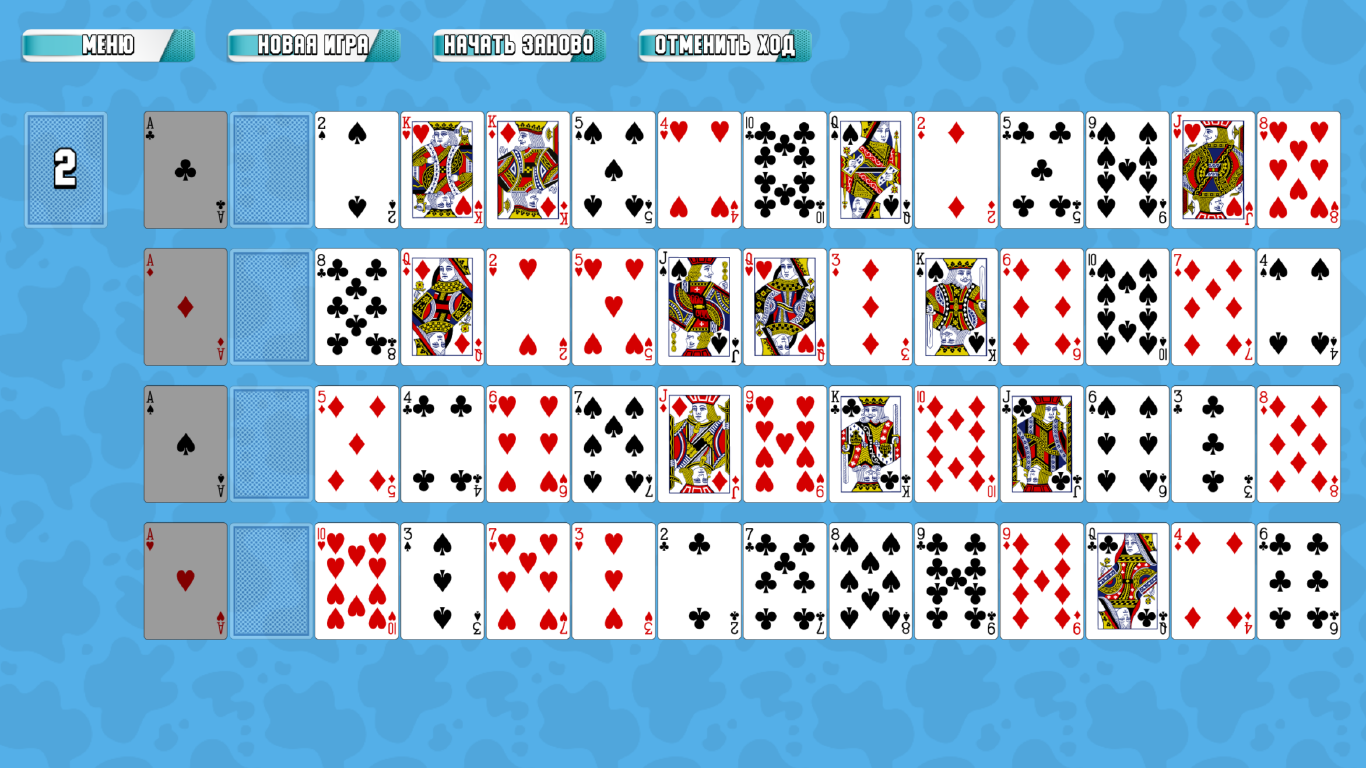
Task: Click the Ace of Clubs foundation card
Action: click(x=185, y=168)
